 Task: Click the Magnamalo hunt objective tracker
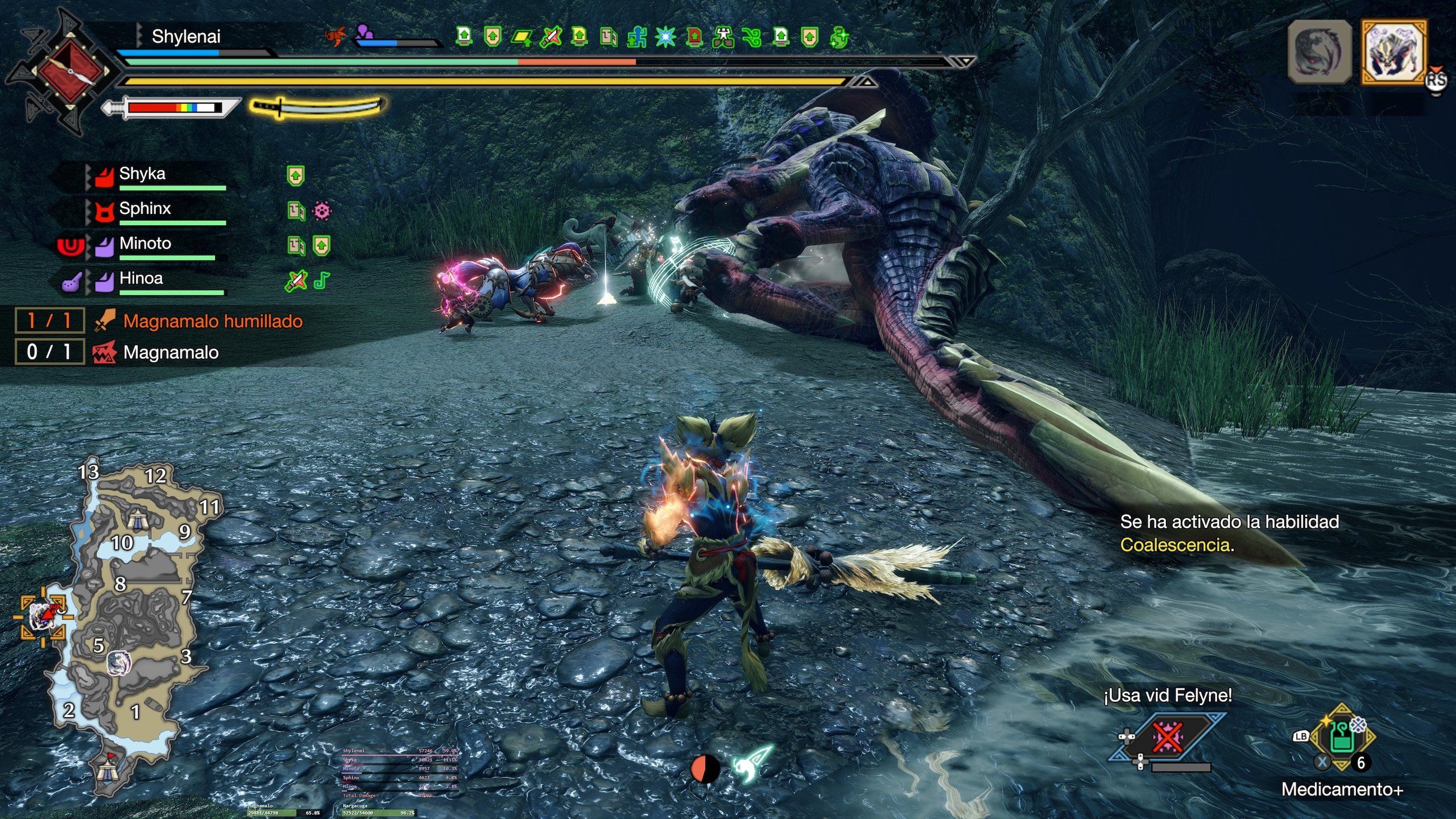[171, 353]
